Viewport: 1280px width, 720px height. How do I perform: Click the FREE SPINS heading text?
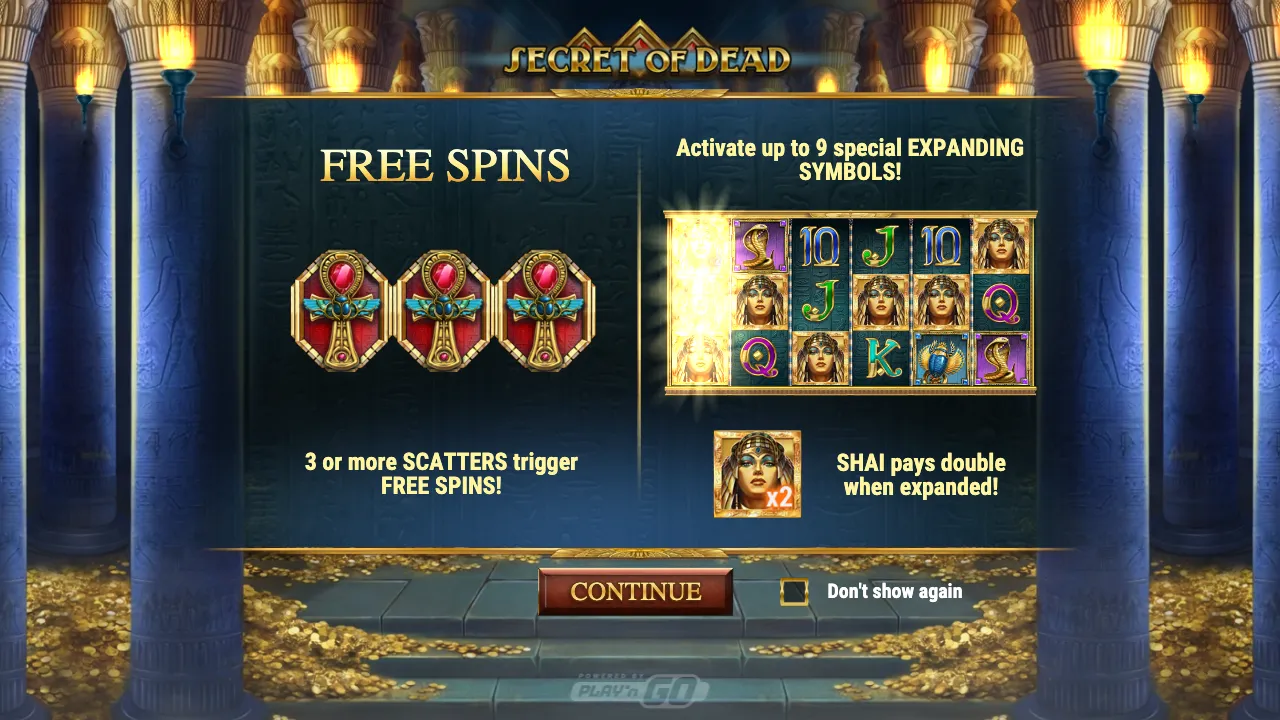tap(442, 165)
